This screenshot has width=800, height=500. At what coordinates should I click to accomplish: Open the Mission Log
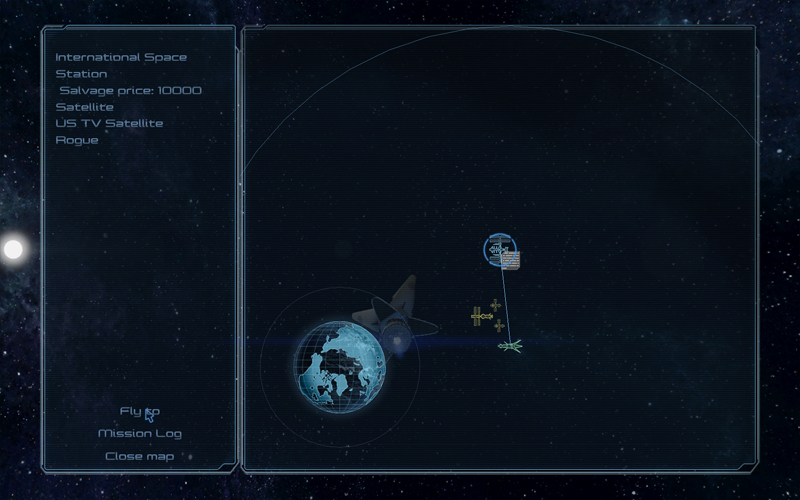click(x=140, y=434)
